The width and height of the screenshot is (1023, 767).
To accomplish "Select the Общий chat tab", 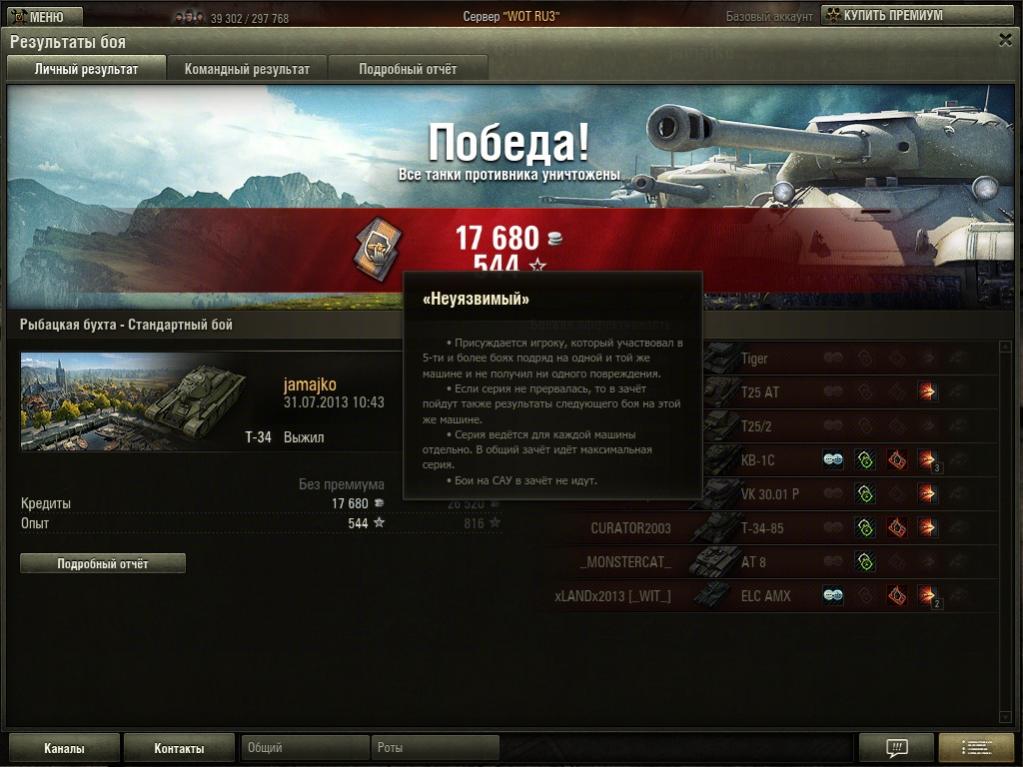I will 305,748.
